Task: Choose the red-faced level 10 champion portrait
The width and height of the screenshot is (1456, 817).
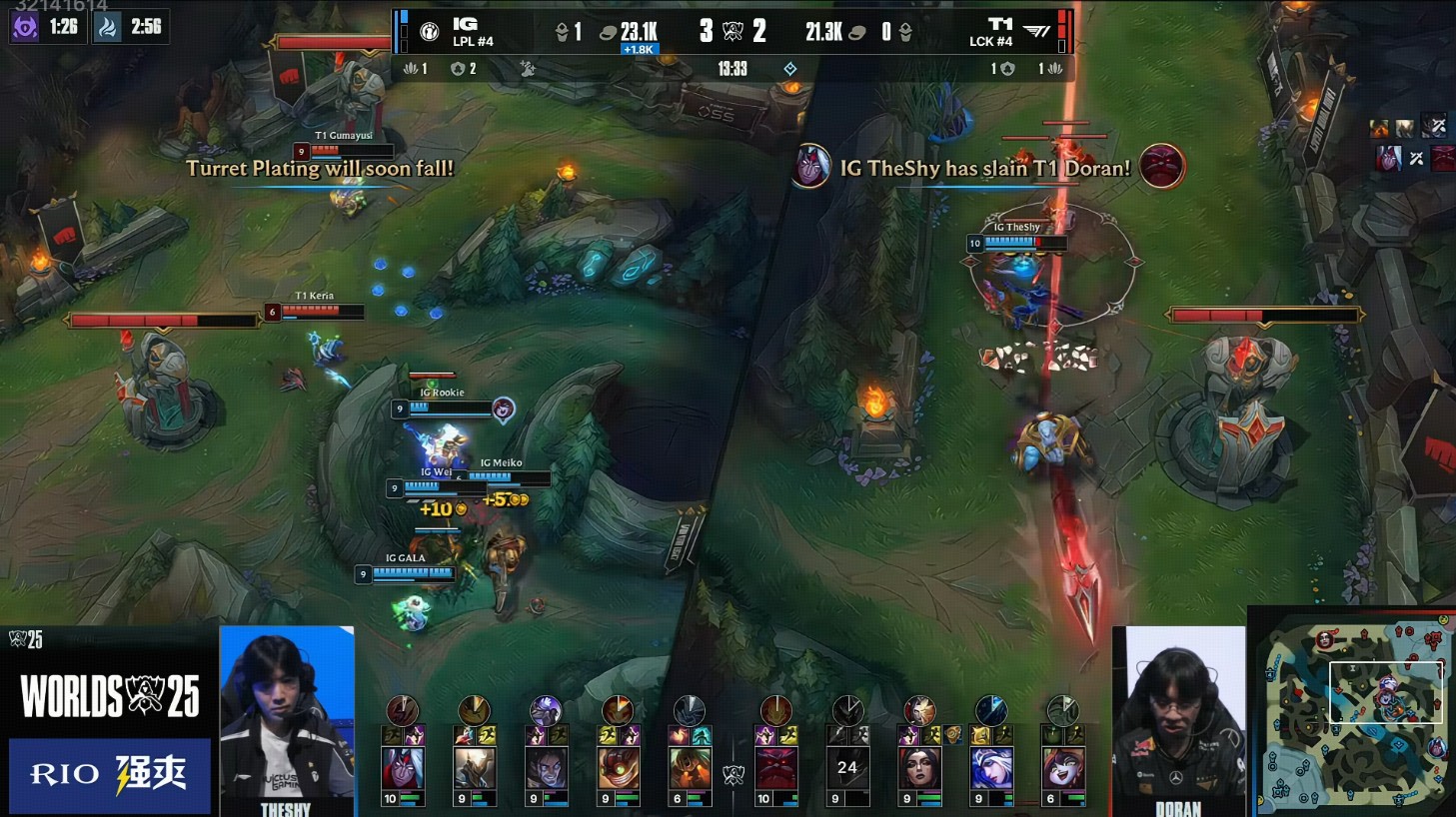Action: pyautogui.click(x=776, y=767)
